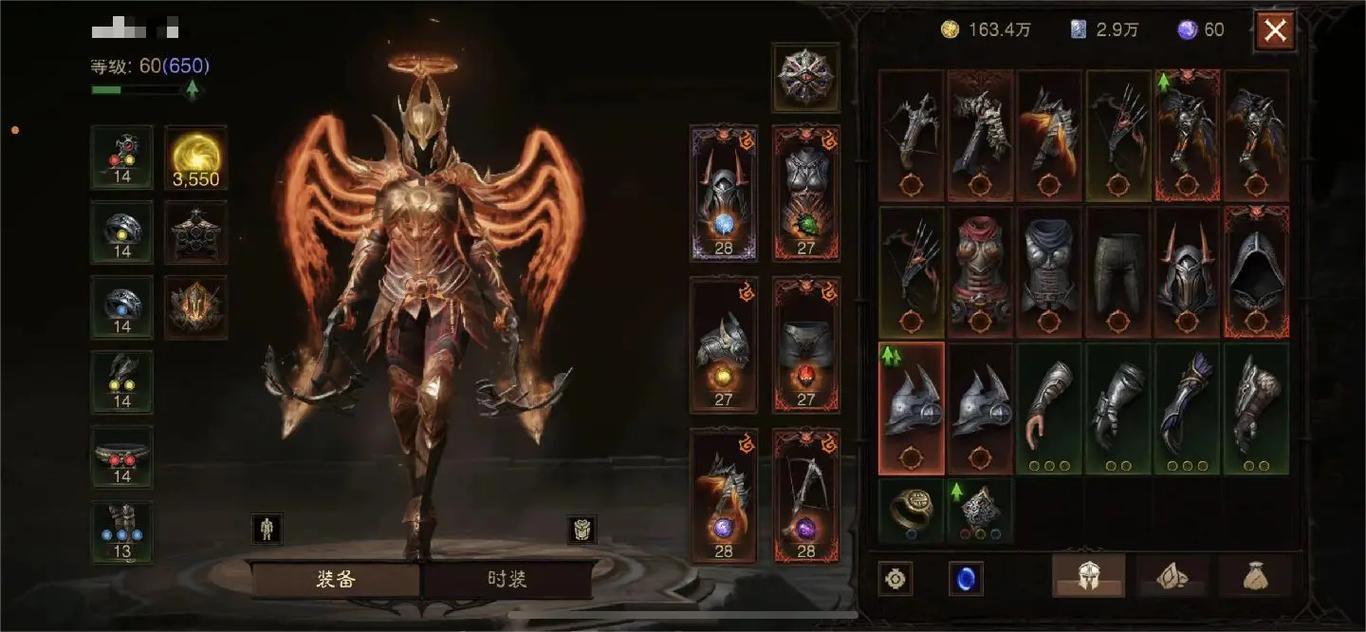This screenshot has width=1366, height=632.
Task: Click the blue gem button below the bag
Action: click(x=965, y=578)
